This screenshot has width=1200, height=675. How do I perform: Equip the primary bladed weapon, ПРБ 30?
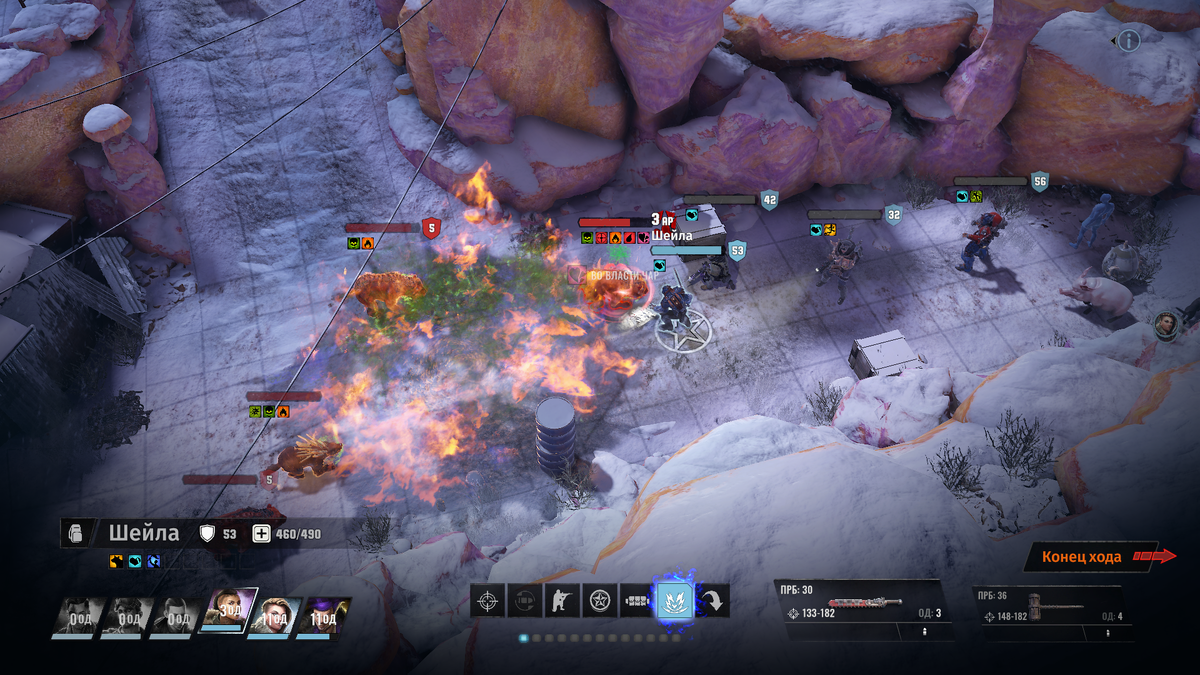point(862,604)
